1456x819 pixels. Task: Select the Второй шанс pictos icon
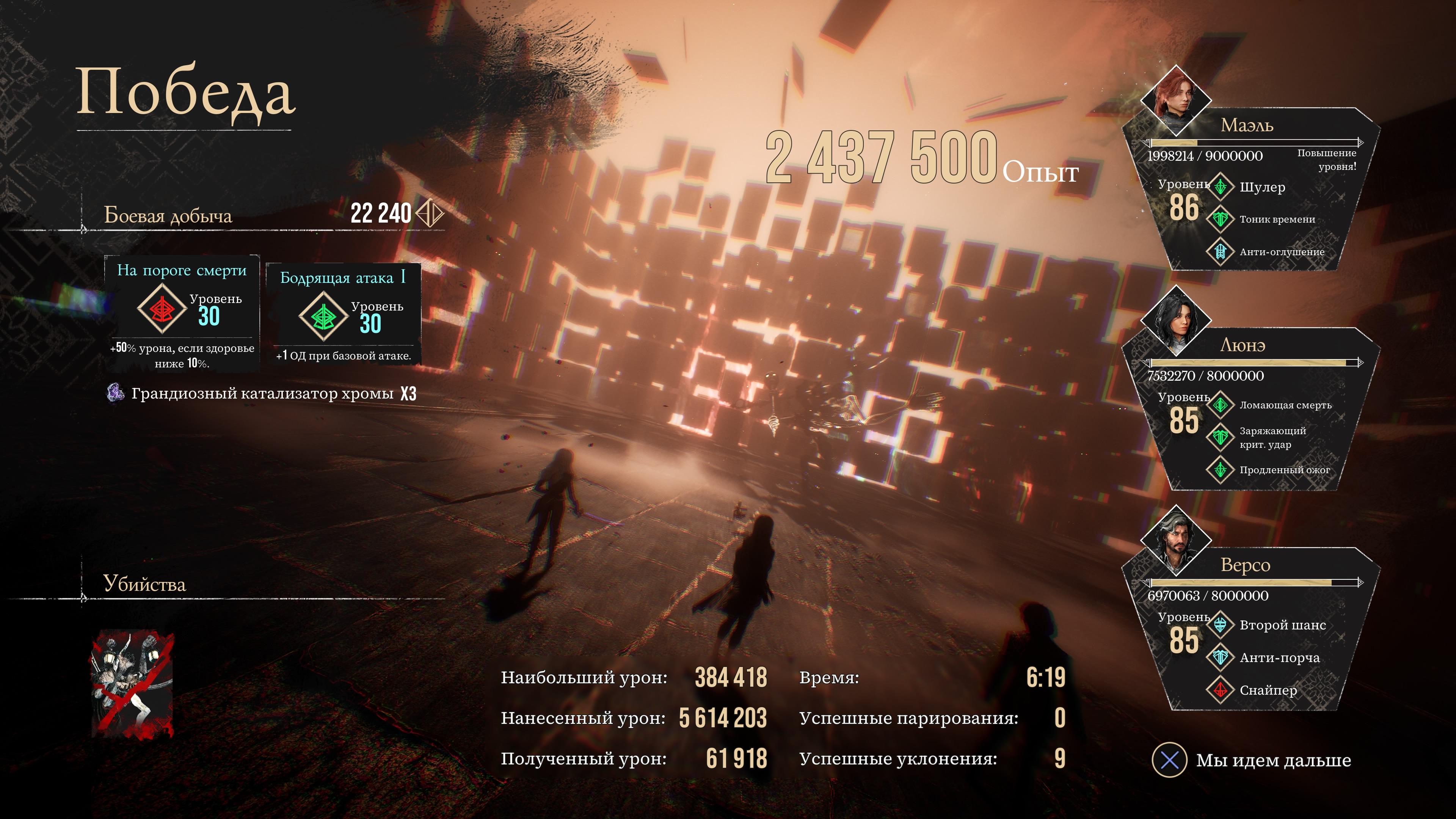1221,624
